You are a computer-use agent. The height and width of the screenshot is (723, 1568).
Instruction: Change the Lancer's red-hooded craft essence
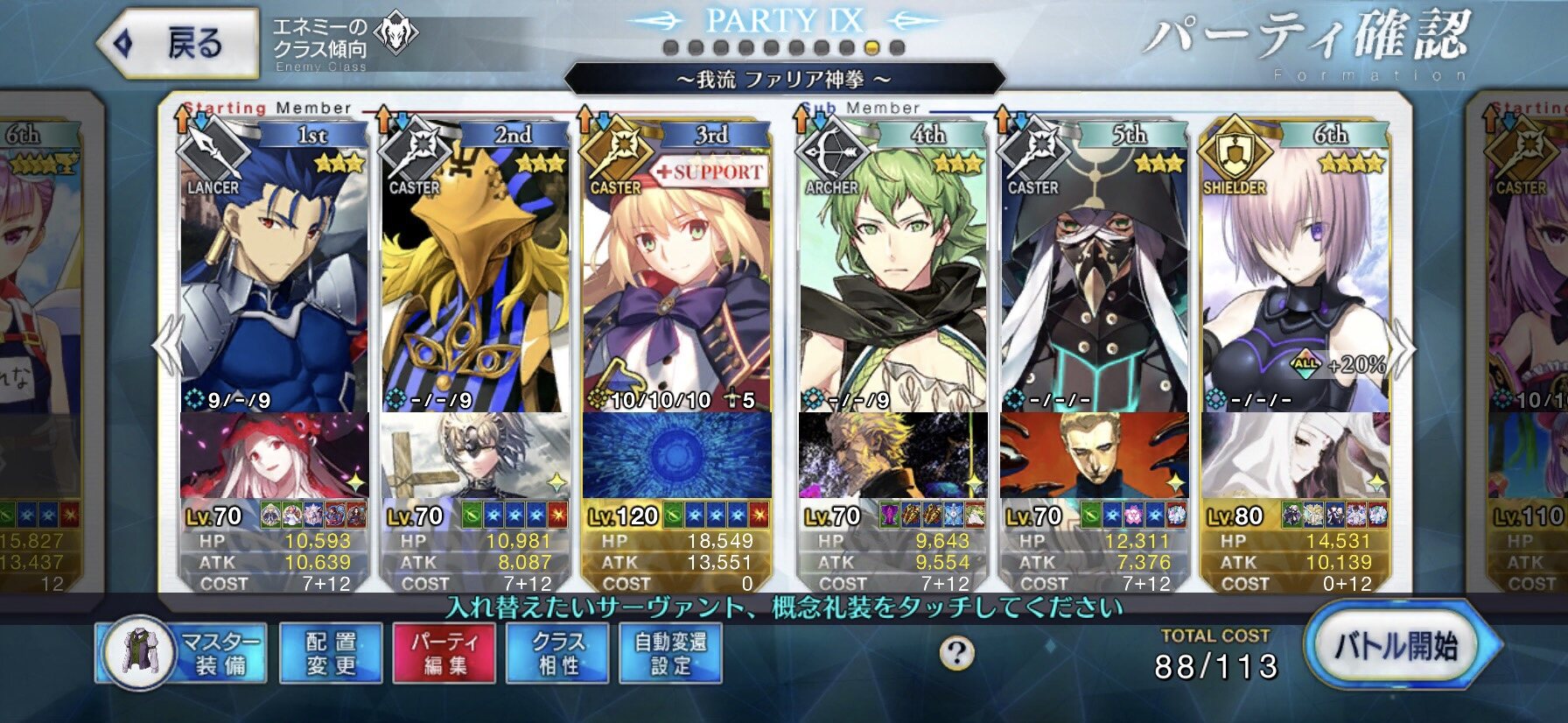click(274, 455)
